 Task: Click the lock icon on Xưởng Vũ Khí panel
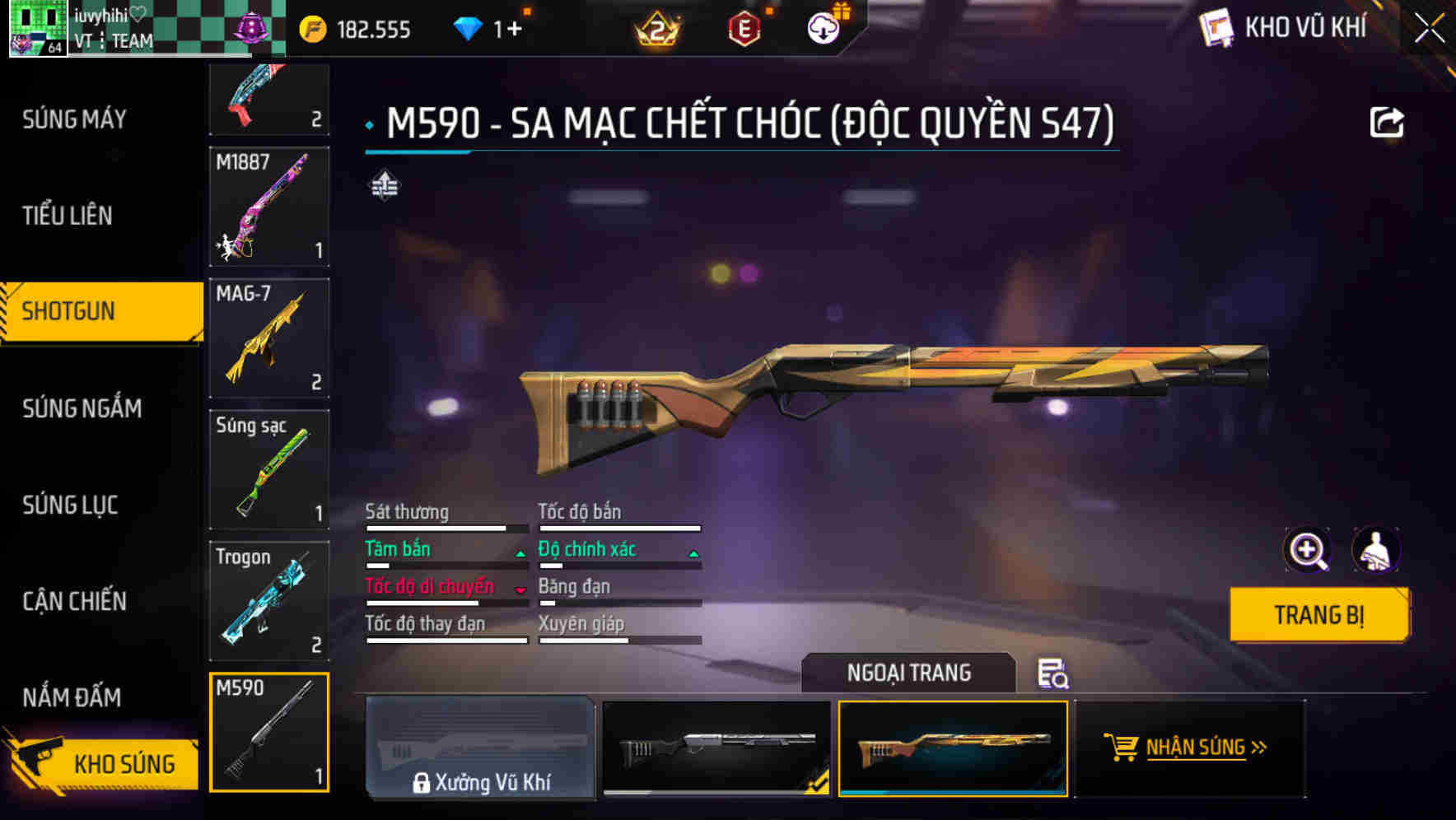(x=422, y=782)
